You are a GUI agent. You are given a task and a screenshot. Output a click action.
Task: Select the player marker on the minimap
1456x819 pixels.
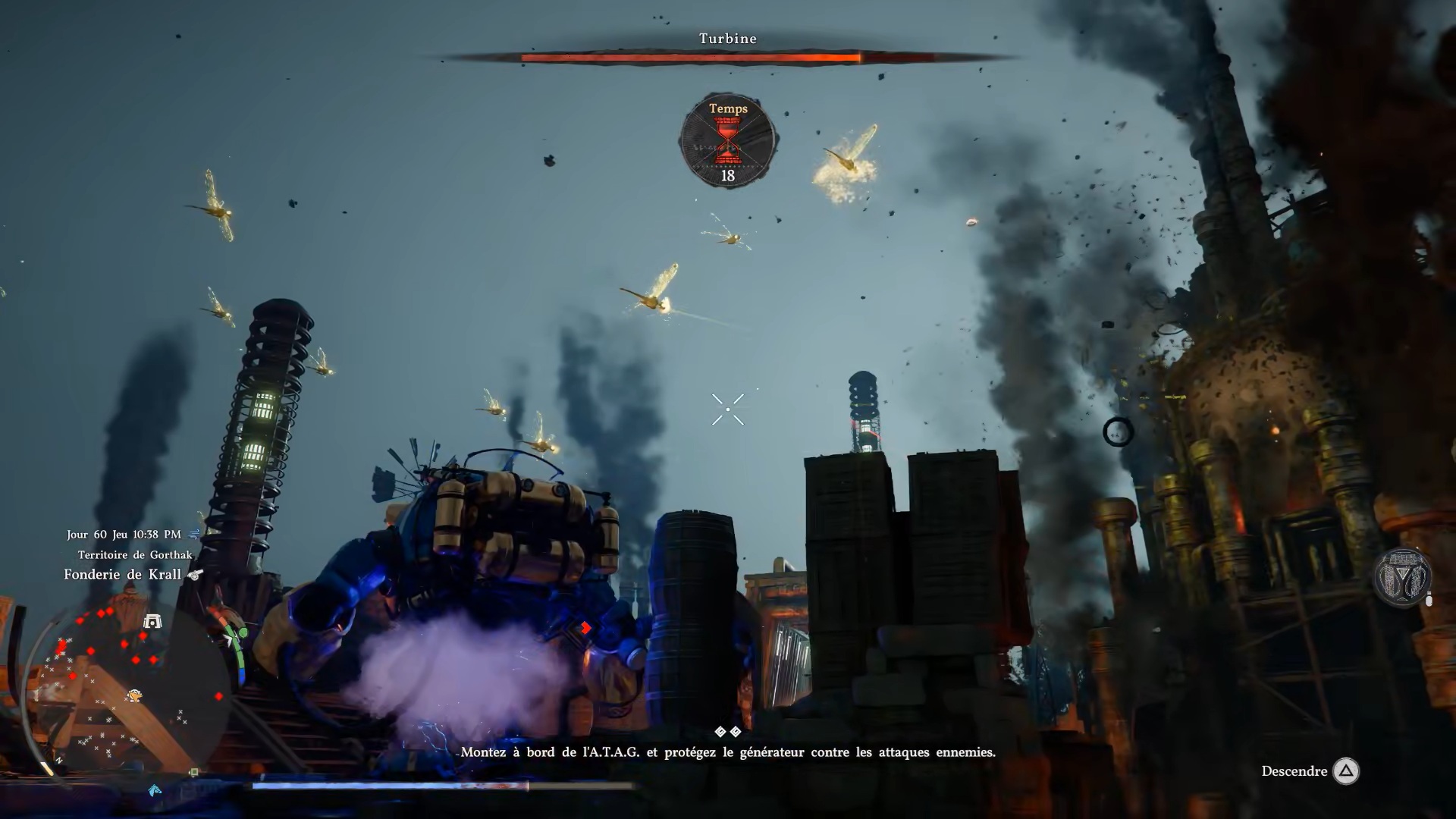[134, 695]
